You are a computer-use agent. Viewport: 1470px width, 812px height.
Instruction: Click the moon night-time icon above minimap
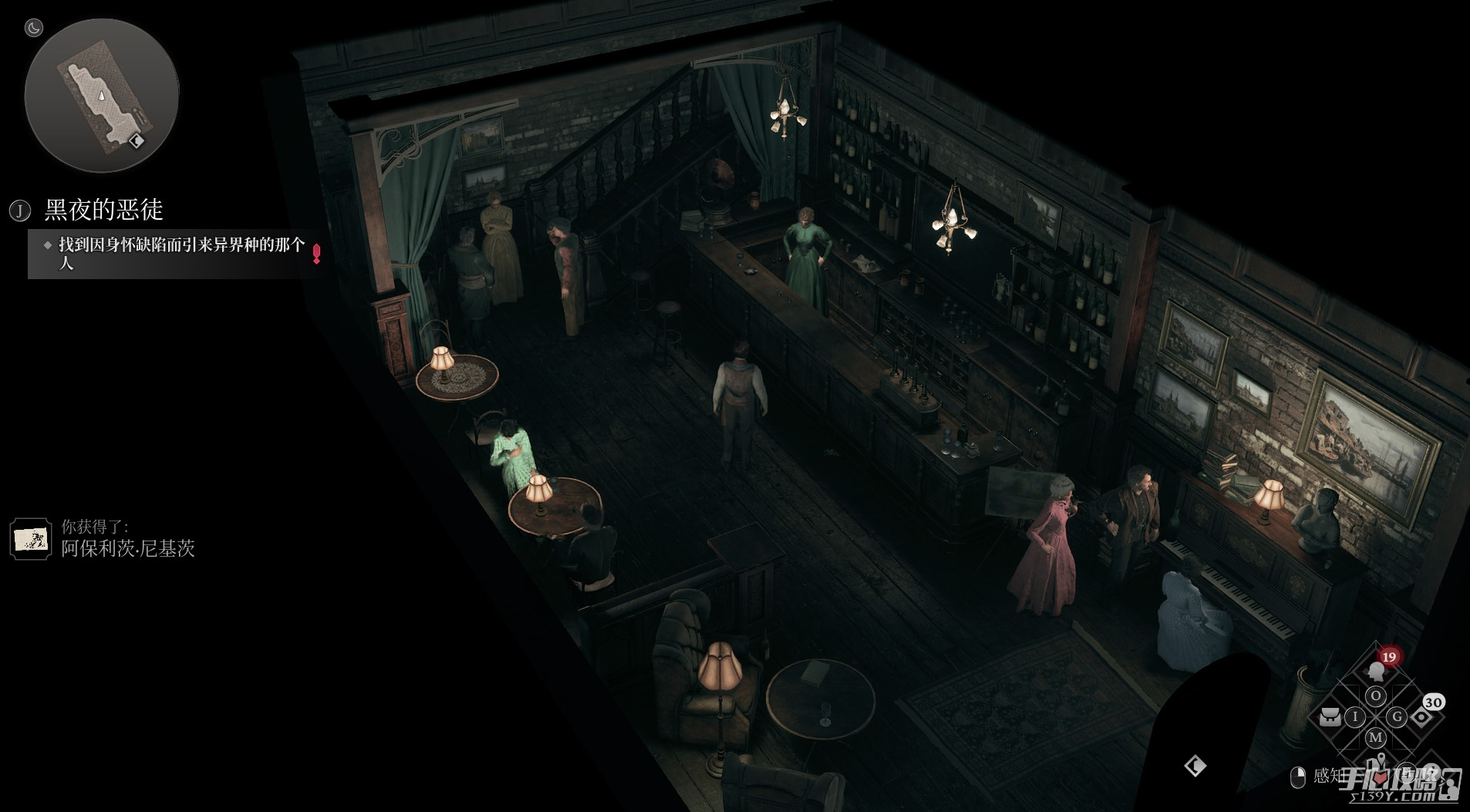[34, 29]
